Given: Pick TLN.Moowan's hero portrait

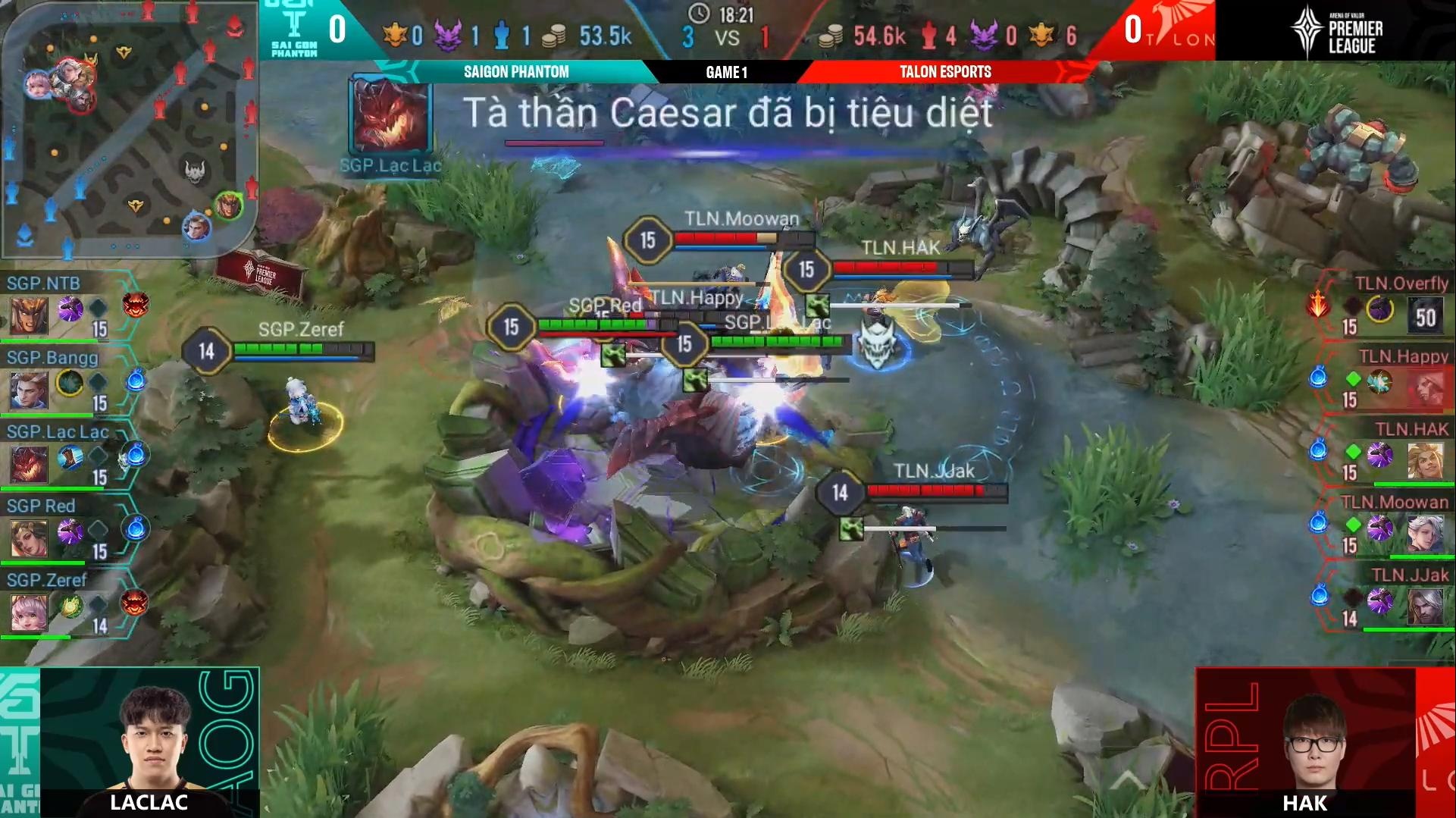Looking at the screenshot, I should (x=1425, y=534).
